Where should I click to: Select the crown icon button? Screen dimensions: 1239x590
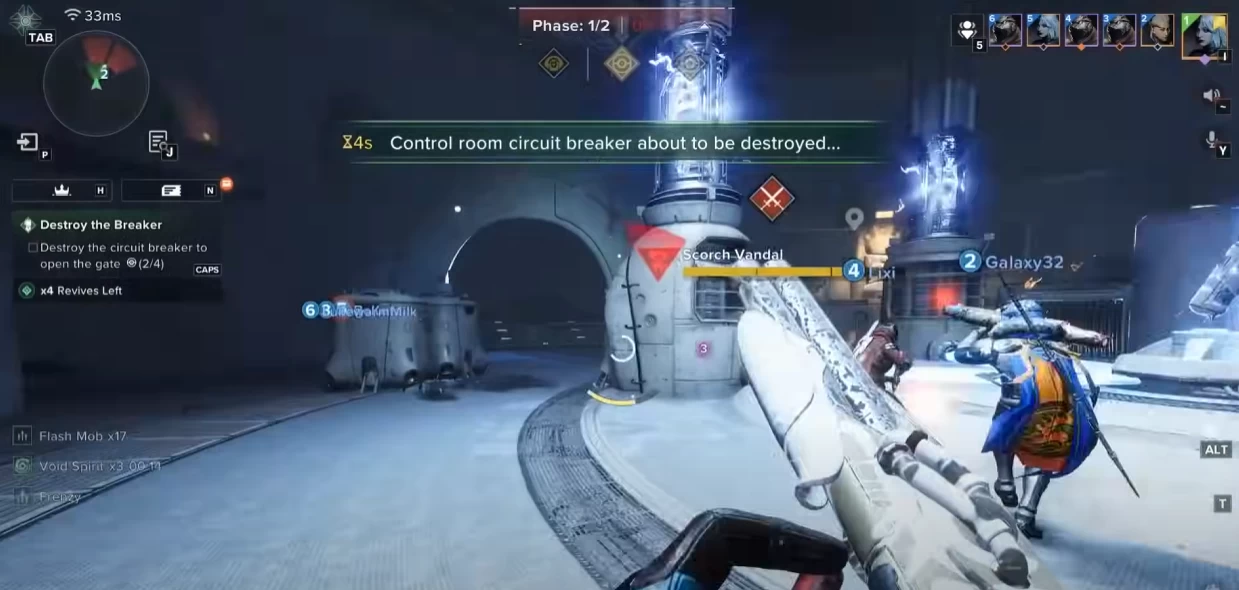pyautogui.click(x=61, y=190)
